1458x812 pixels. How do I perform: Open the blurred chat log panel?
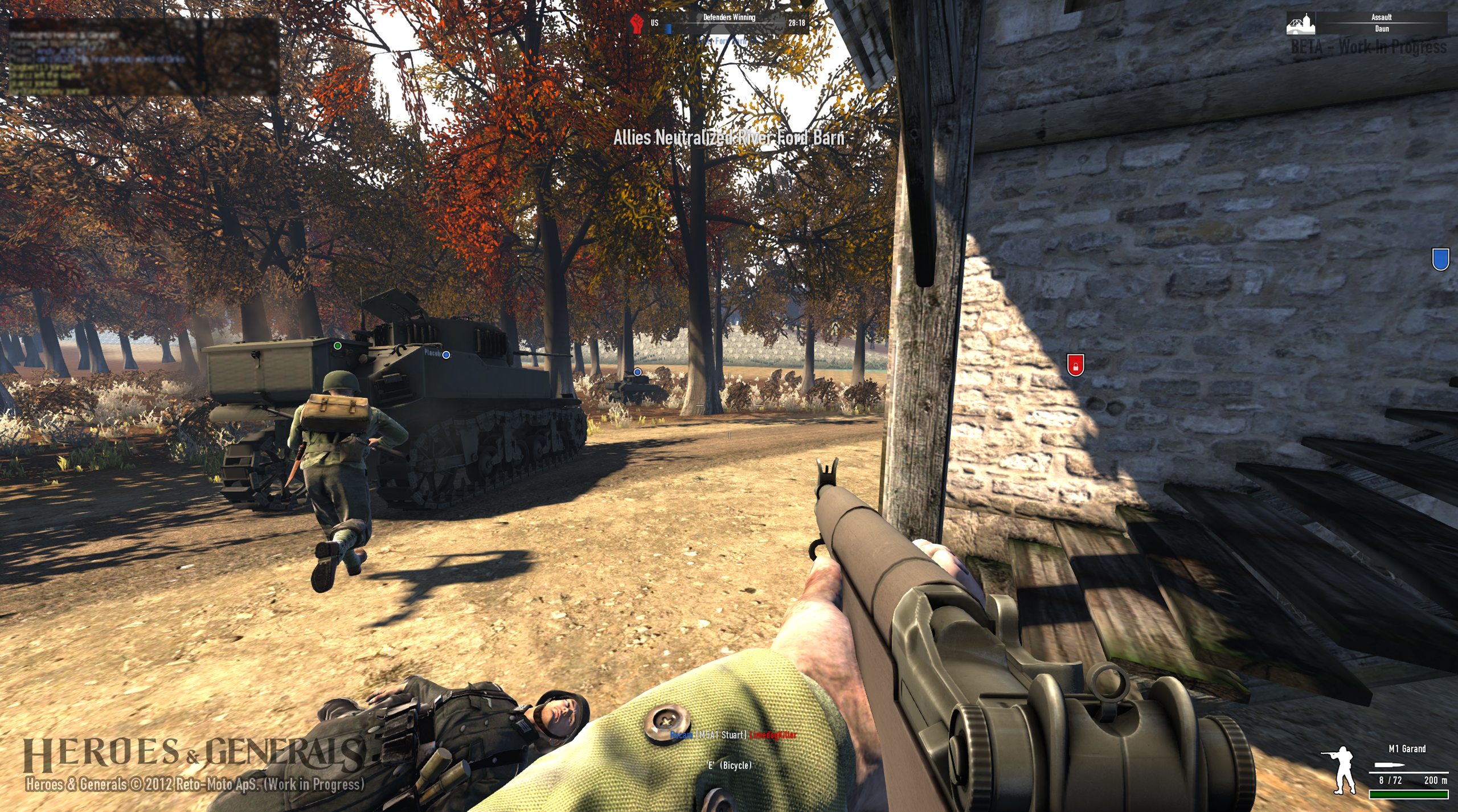[x=144, y=56]
